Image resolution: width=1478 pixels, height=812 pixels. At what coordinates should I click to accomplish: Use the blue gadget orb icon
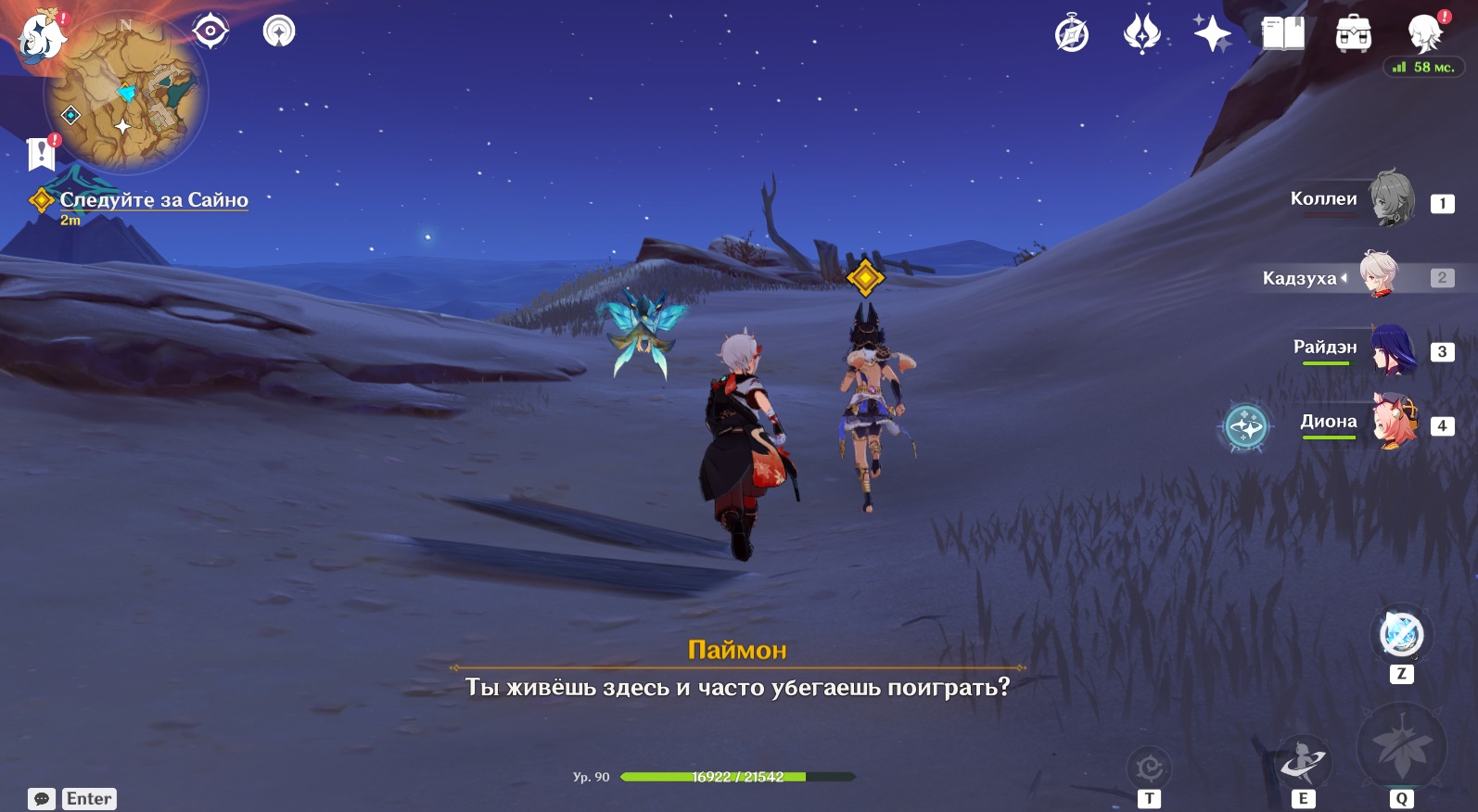click(x=1401, y=635)
